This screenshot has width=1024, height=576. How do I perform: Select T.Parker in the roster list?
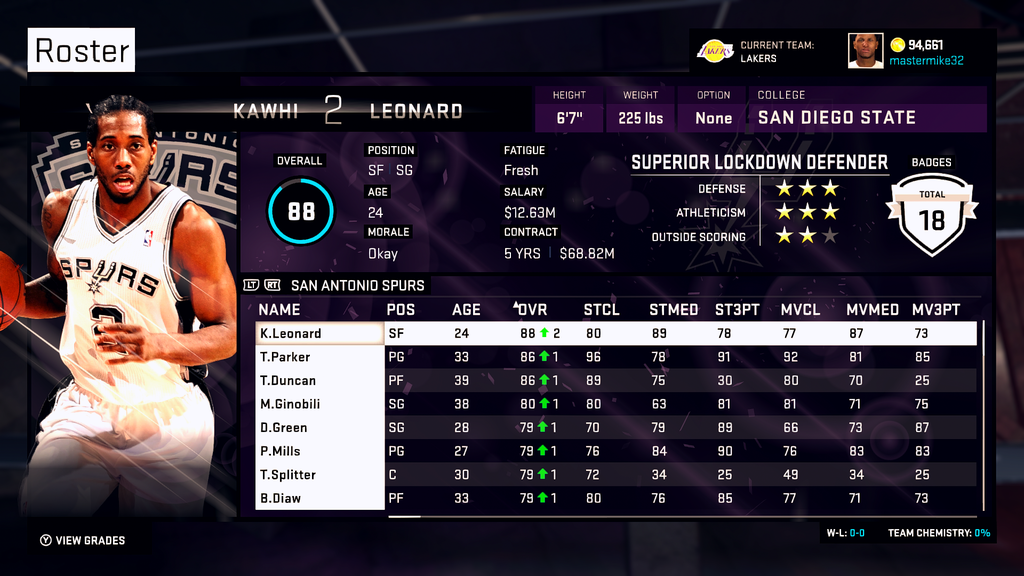[x=320, y=357]
